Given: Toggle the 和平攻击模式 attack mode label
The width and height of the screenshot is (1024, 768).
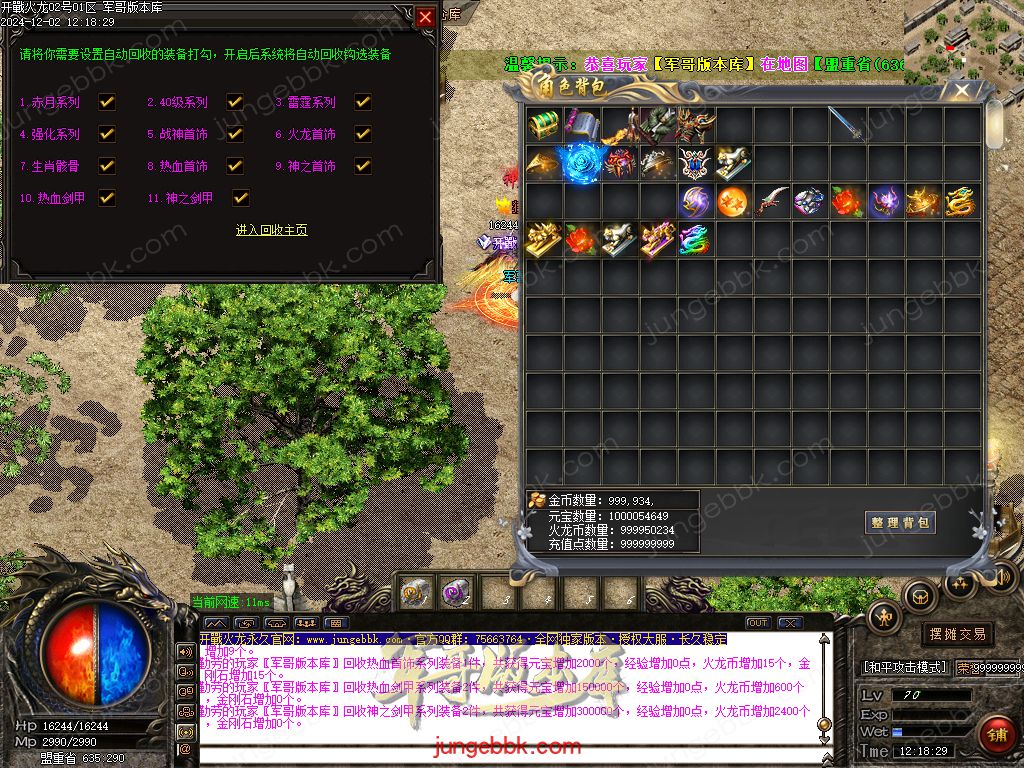Looking at the screenshot, I should tap(904, 667).
